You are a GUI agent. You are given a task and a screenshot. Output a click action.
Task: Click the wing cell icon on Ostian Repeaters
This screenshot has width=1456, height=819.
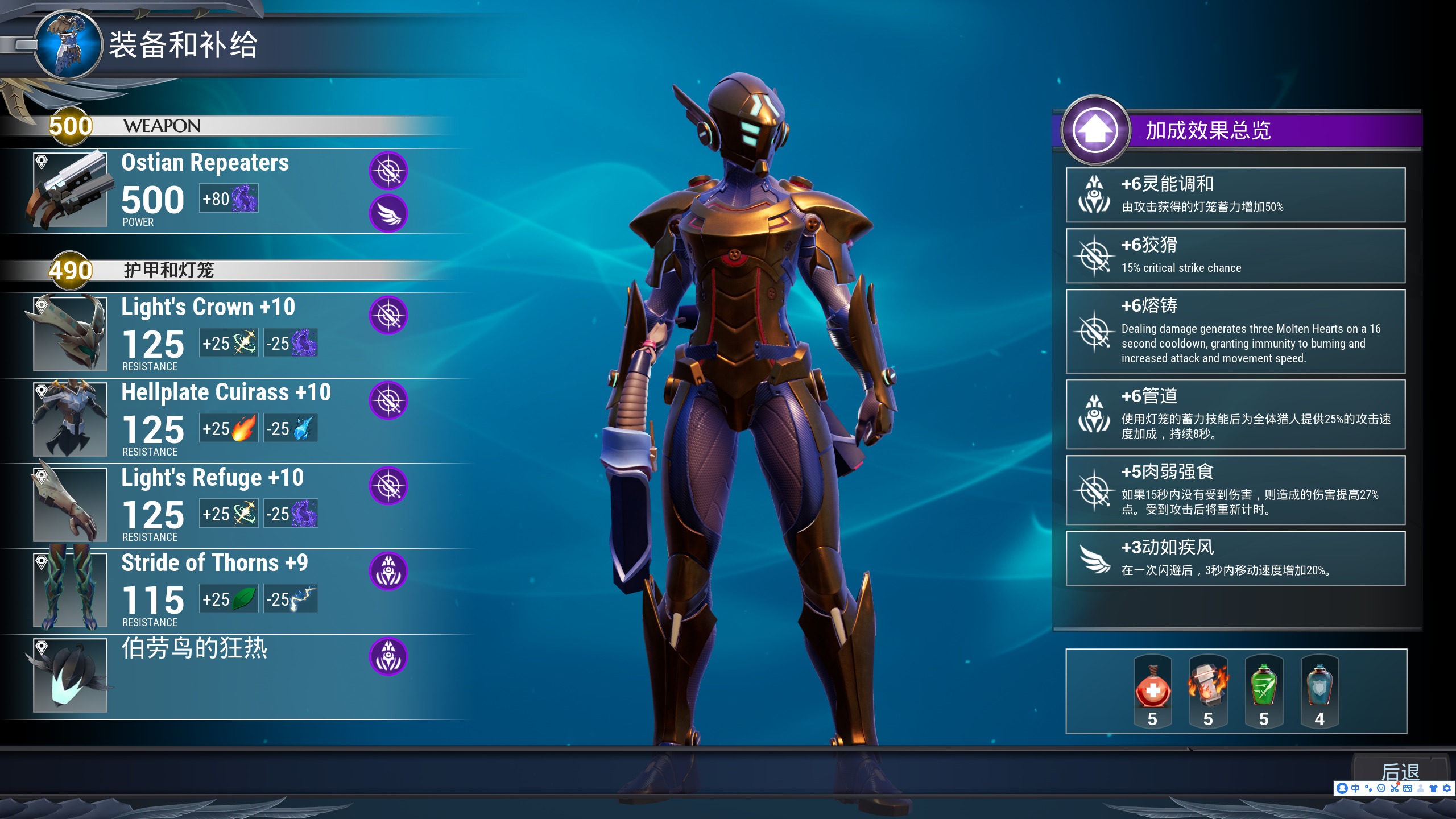(x=388, y=214)
